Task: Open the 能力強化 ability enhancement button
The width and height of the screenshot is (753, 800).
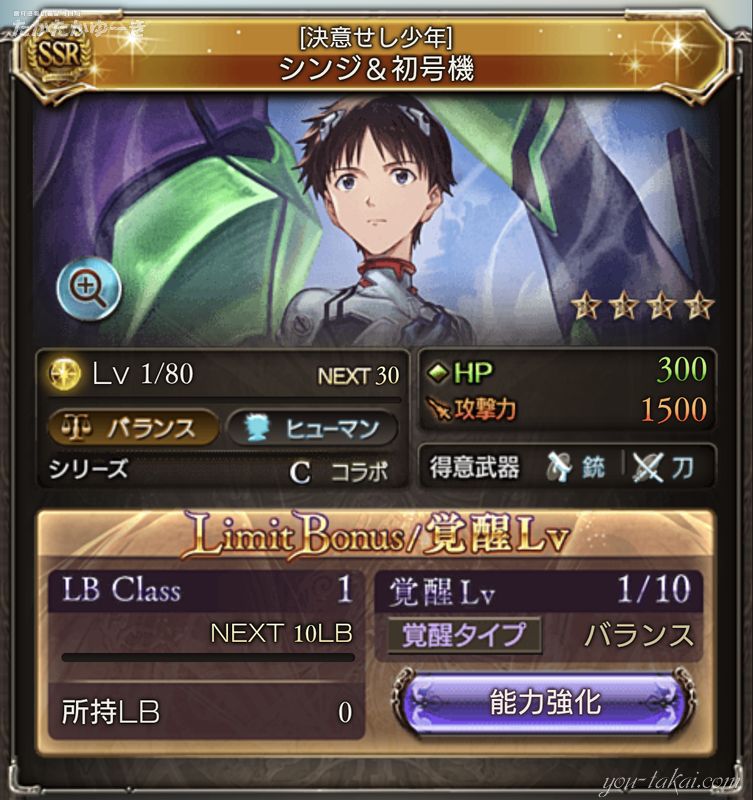Action: [x=545, y=703]
